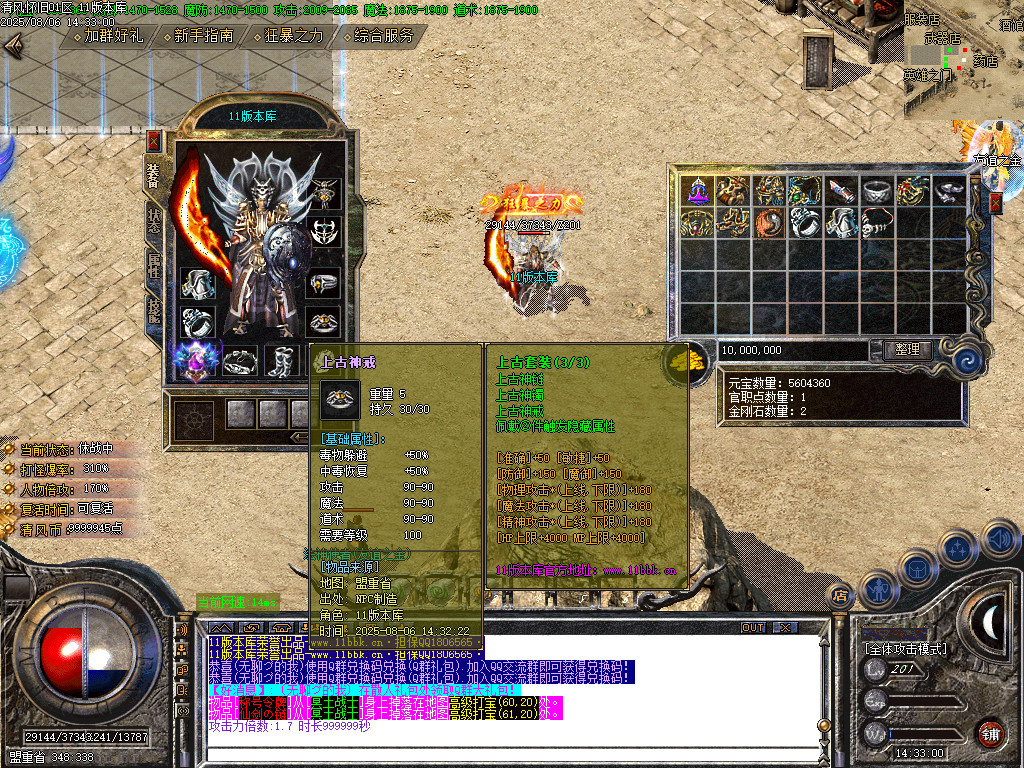Click the equipped purple gem slot

[196, 359]
